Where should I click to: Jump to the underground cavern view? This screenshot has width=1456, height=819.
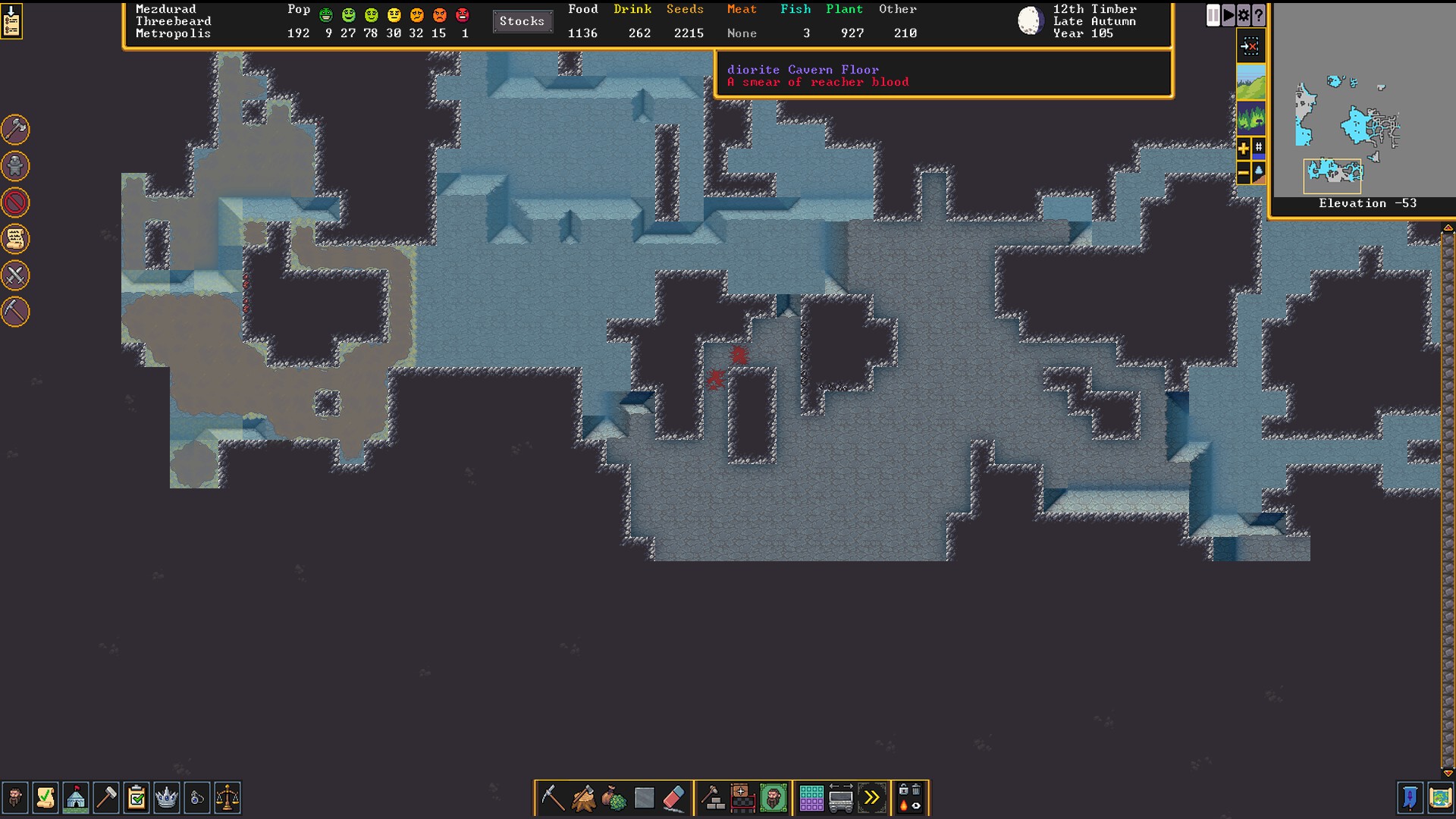tap(1250, 118)
